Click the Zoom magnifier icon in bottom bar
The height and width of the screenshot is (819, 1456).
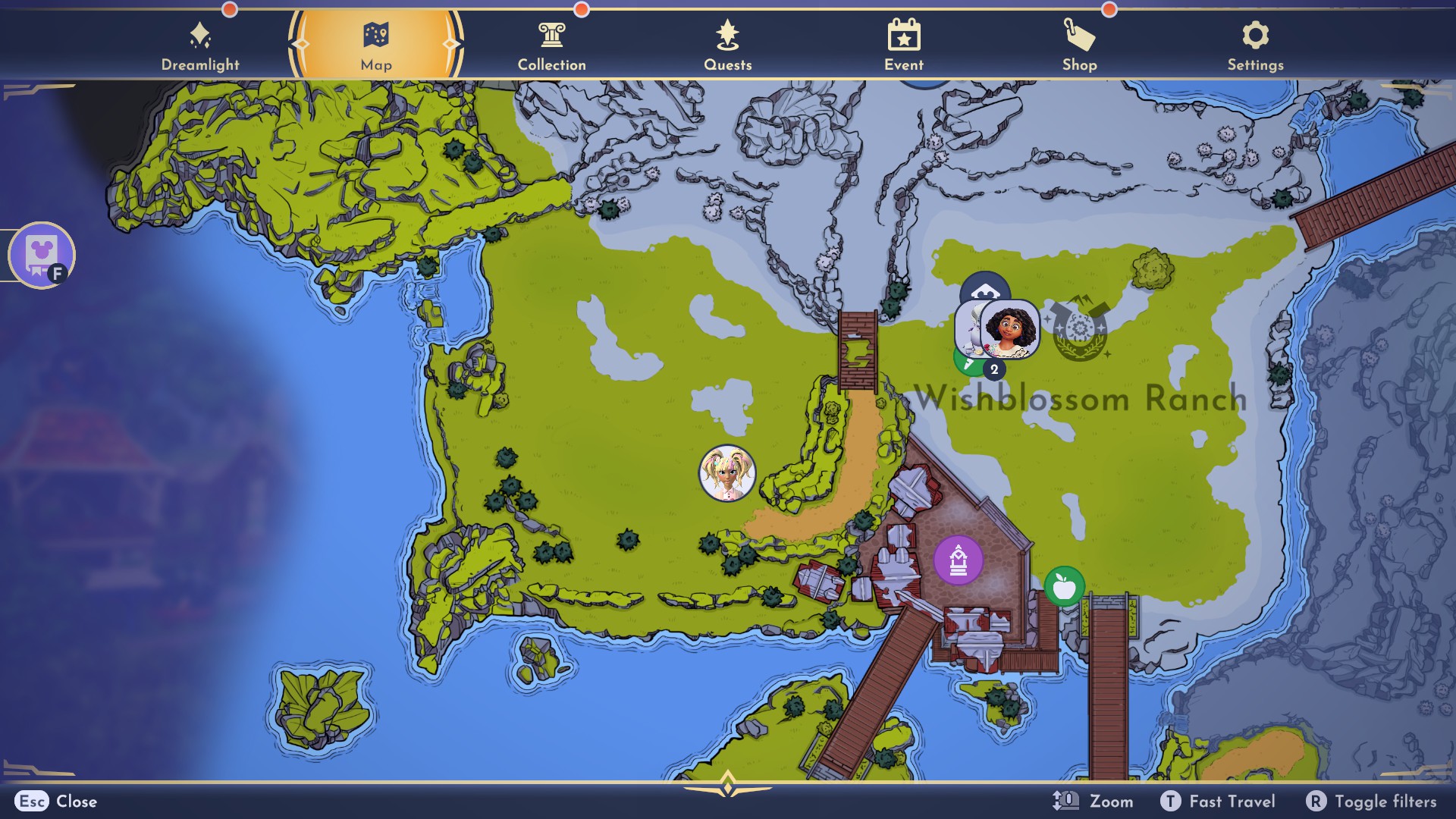coord(1064,801)
